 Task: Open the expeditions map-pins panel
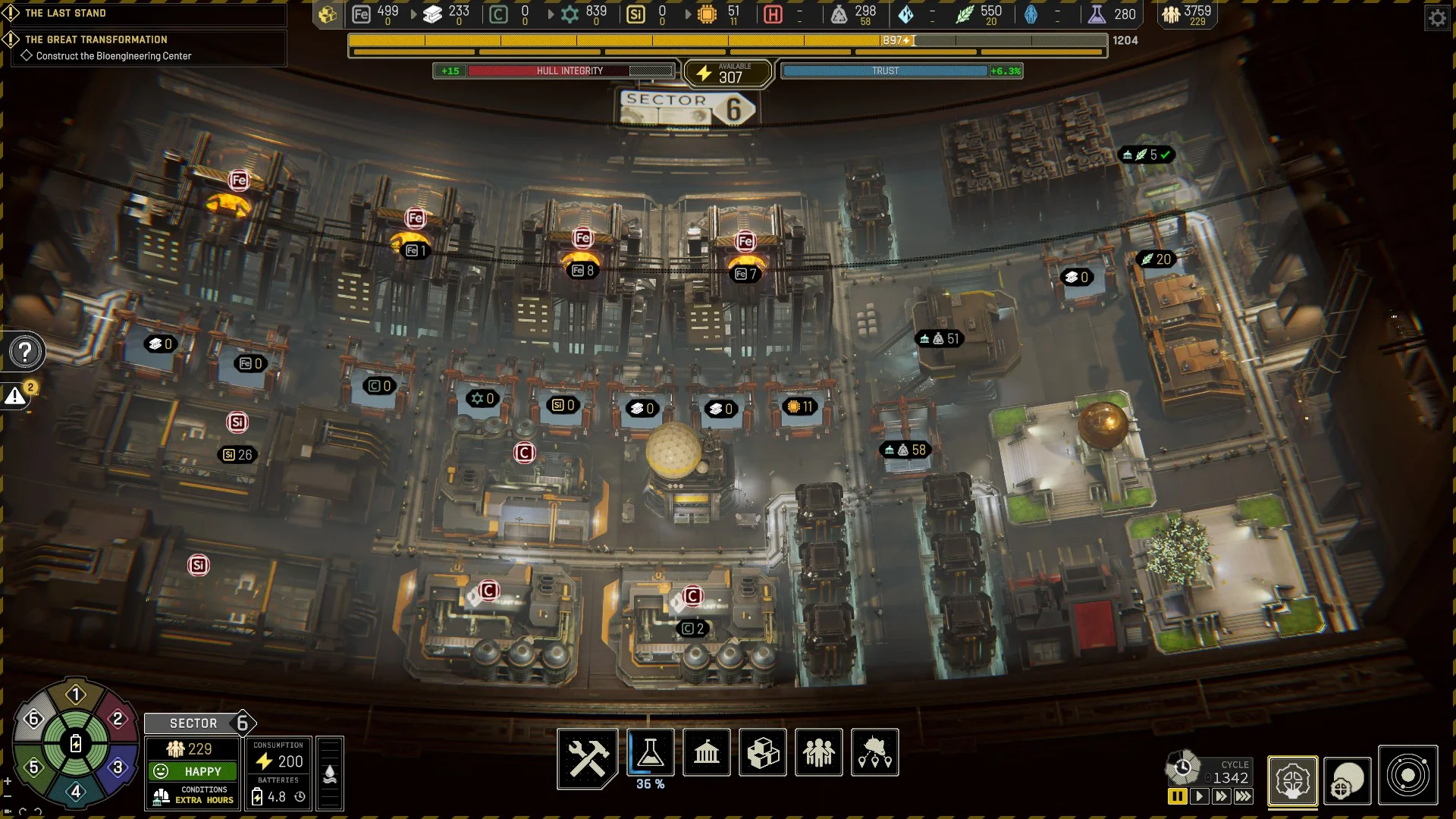click(874, 752)
